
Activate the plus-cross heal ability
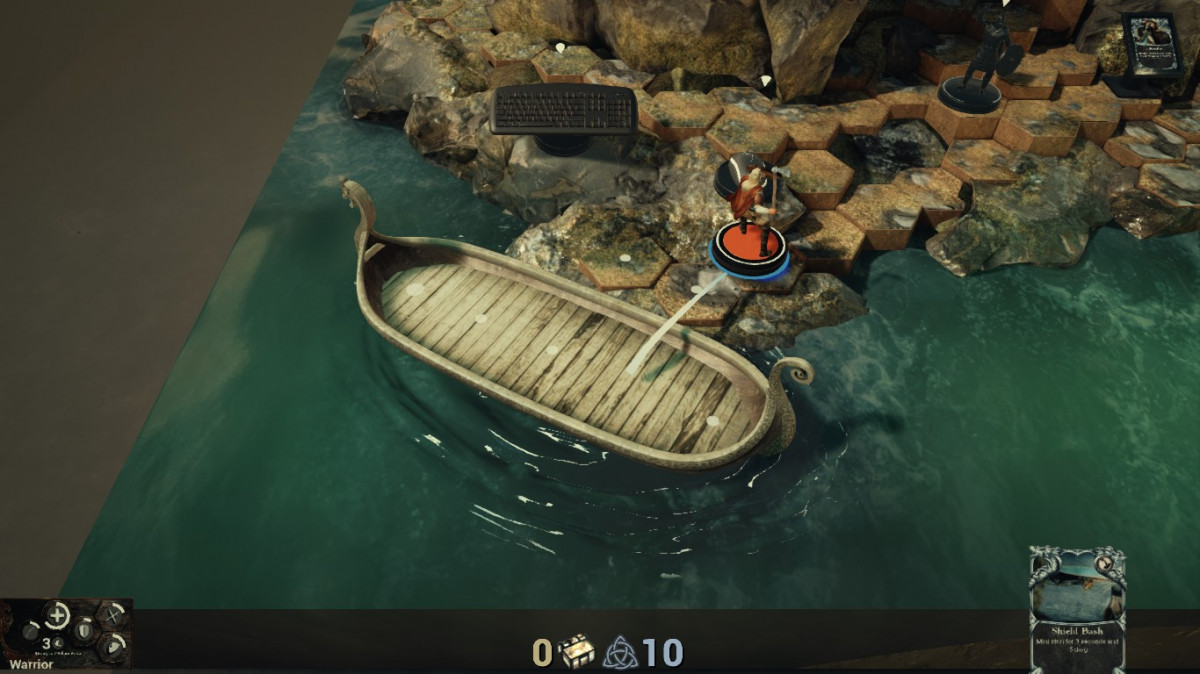[x=56, y=616]
